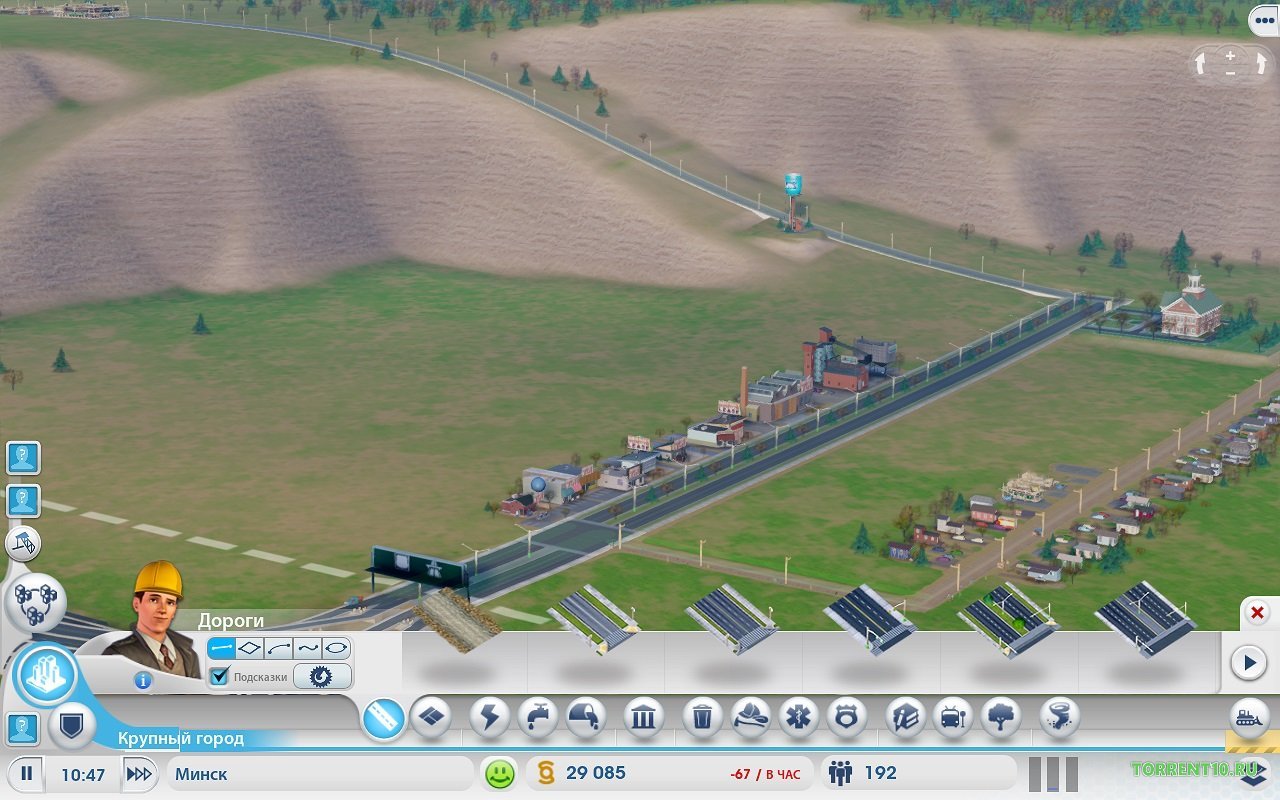Select the circle road layout mode
Image resolution: width=1280 pixels, height=800 pixels.
(x=336, y=648)
